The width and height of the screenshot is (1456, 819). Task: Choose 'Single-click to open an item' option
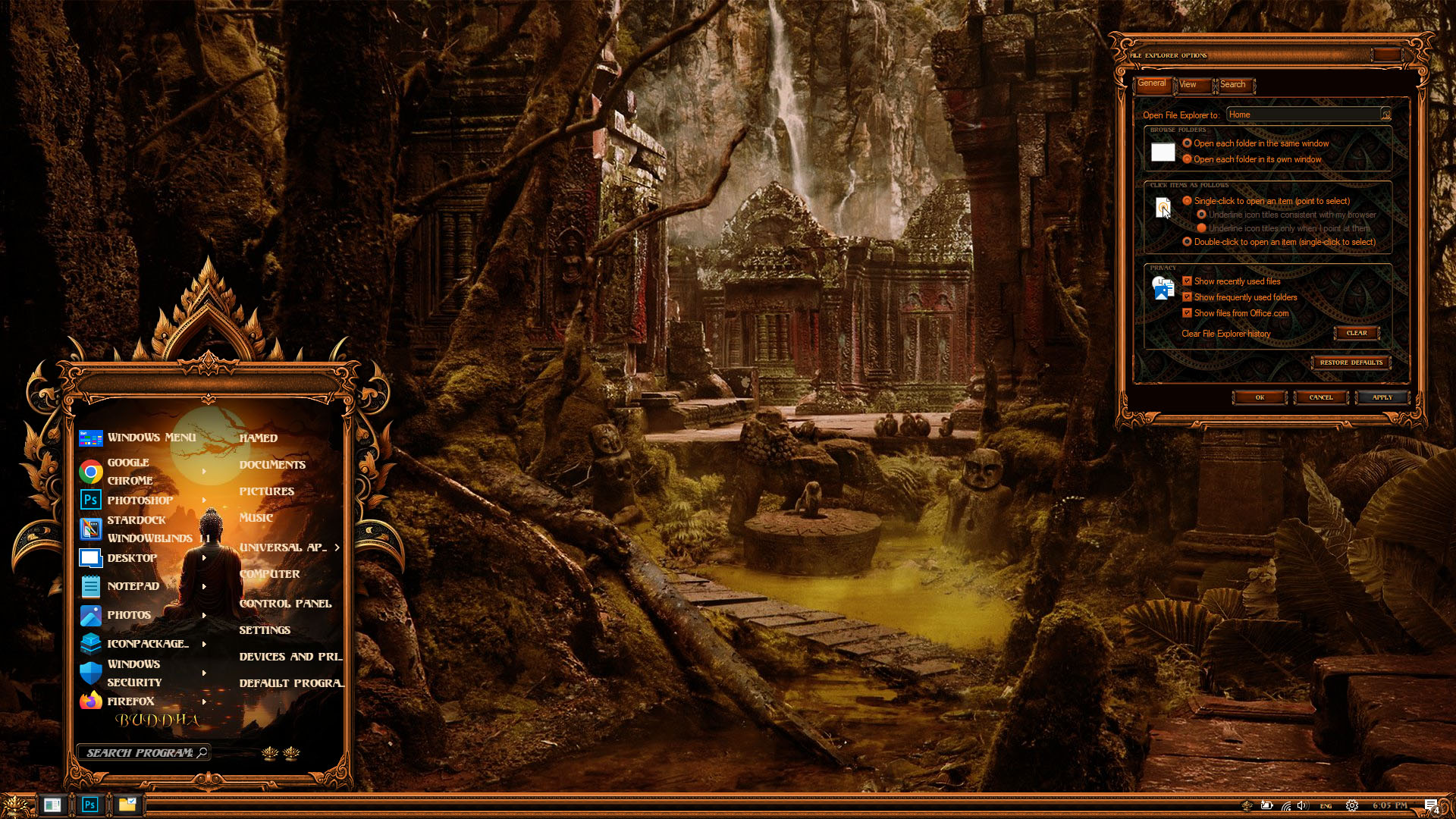(1188, 201)
